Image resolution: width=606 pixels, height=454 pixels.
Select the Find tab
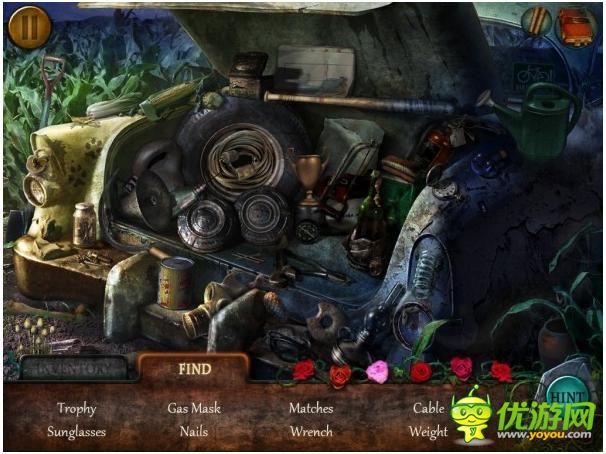(x=194, y=368)
